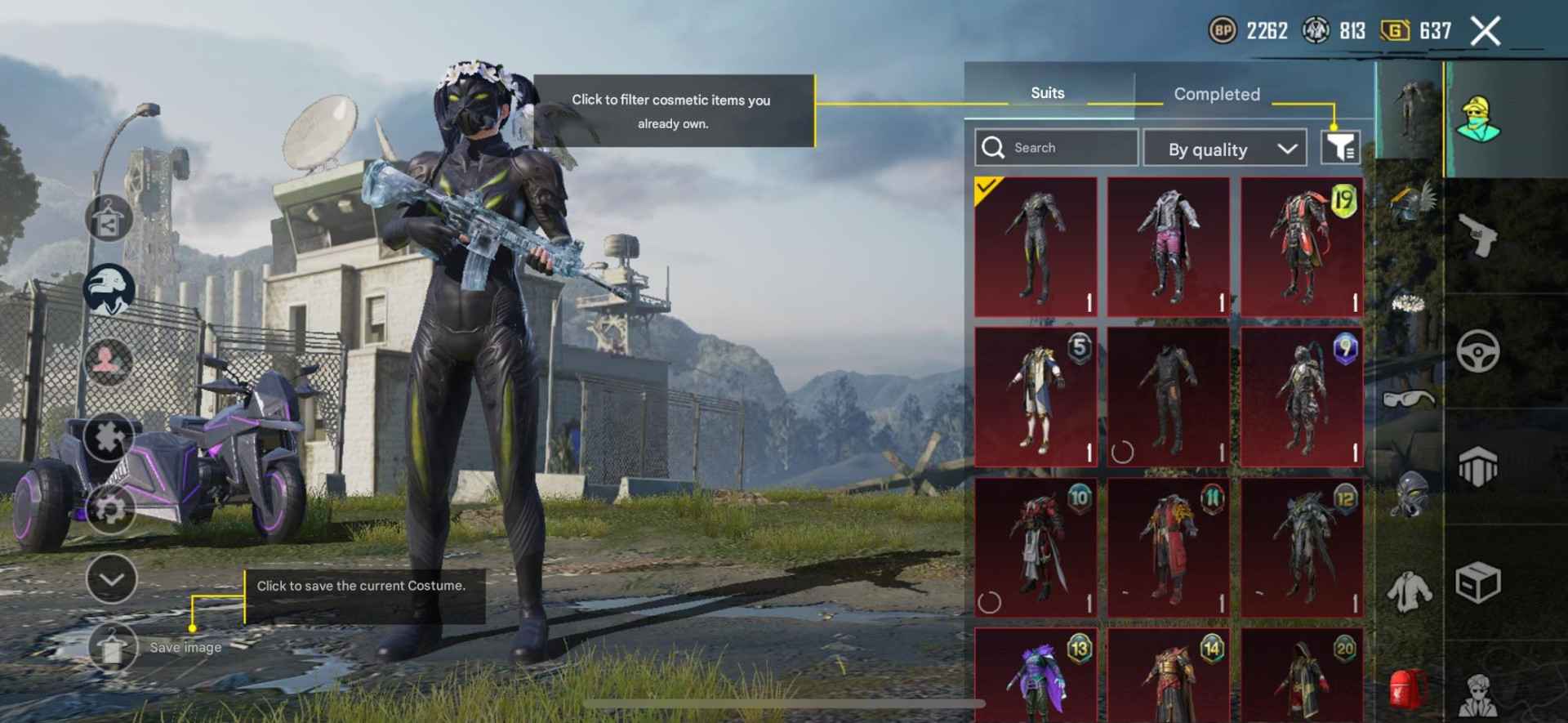Open the pistol weapons category
Image resolution: width=1568 pixels, height=723 pixels.
[1477, 235]
